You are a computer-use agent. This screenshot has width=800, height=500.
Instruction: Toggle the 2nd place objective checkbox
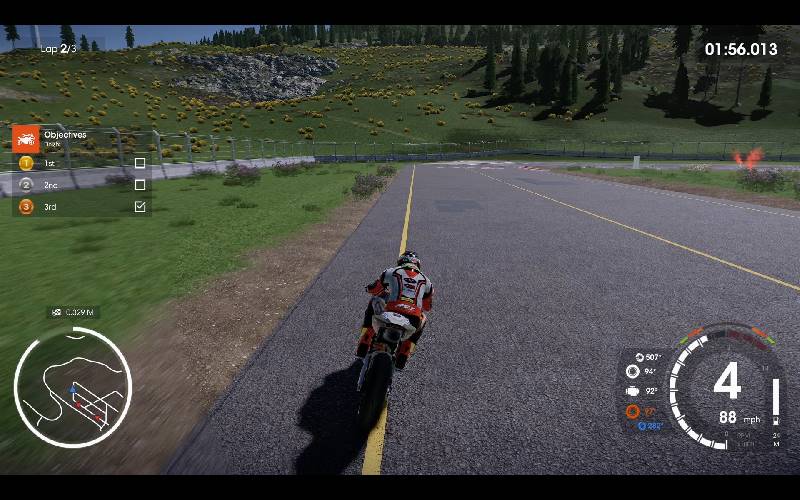coord(140,185)
